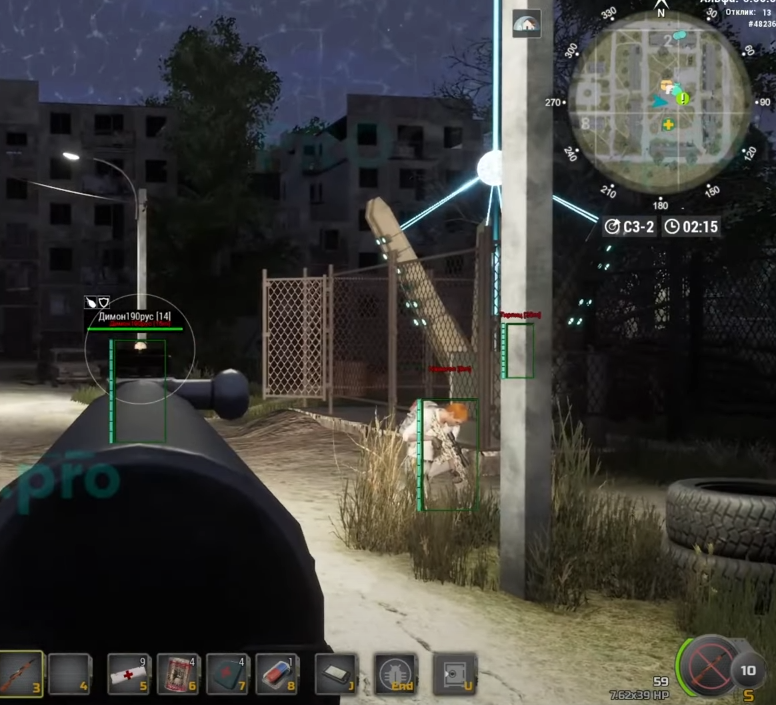The width and height of the screenshot is (776, 705).
Task: Open the safe icon slot
Action: (x=453, y=673)
